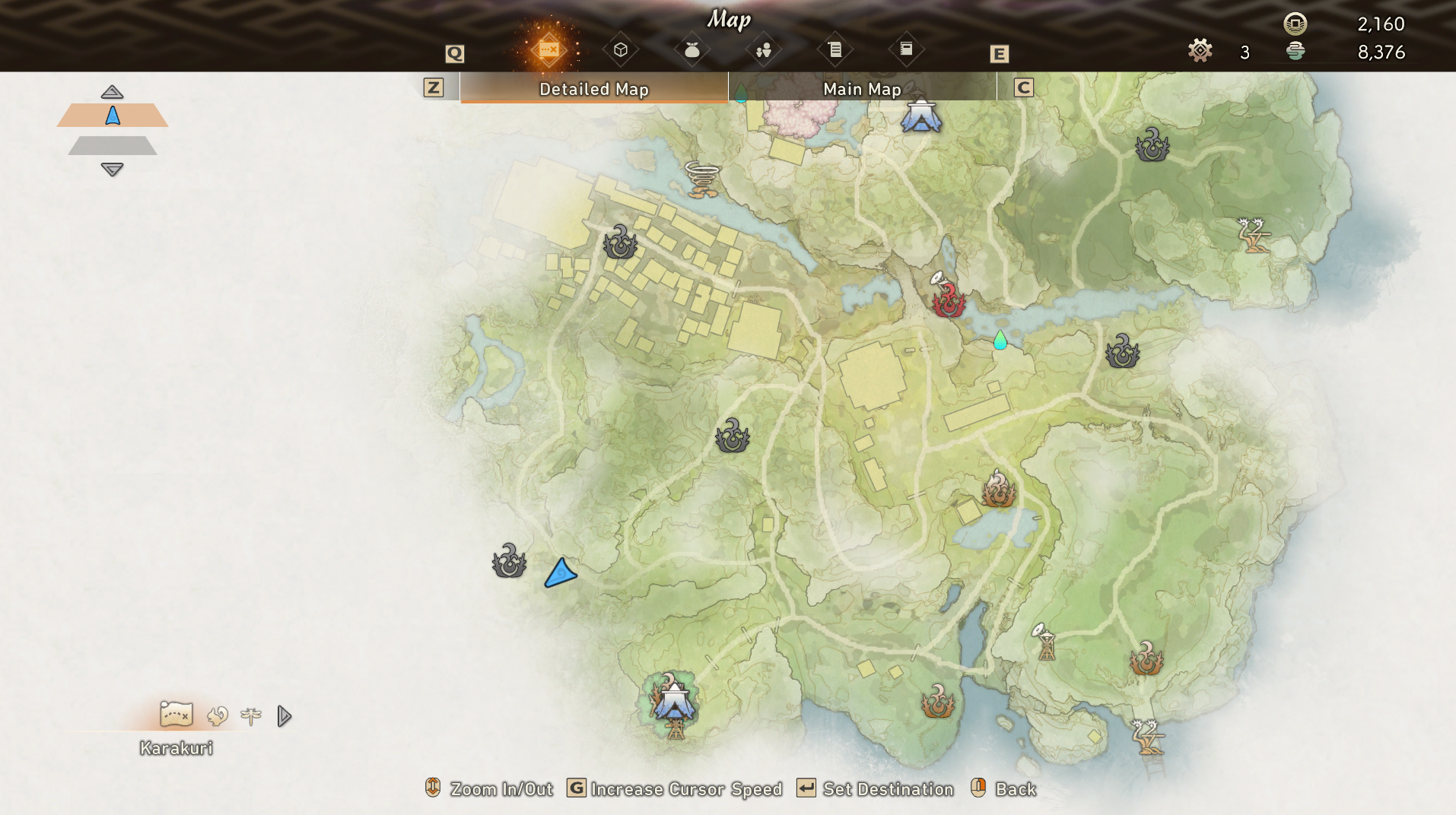Open the people icon menu tab

(x=764, y=50)
